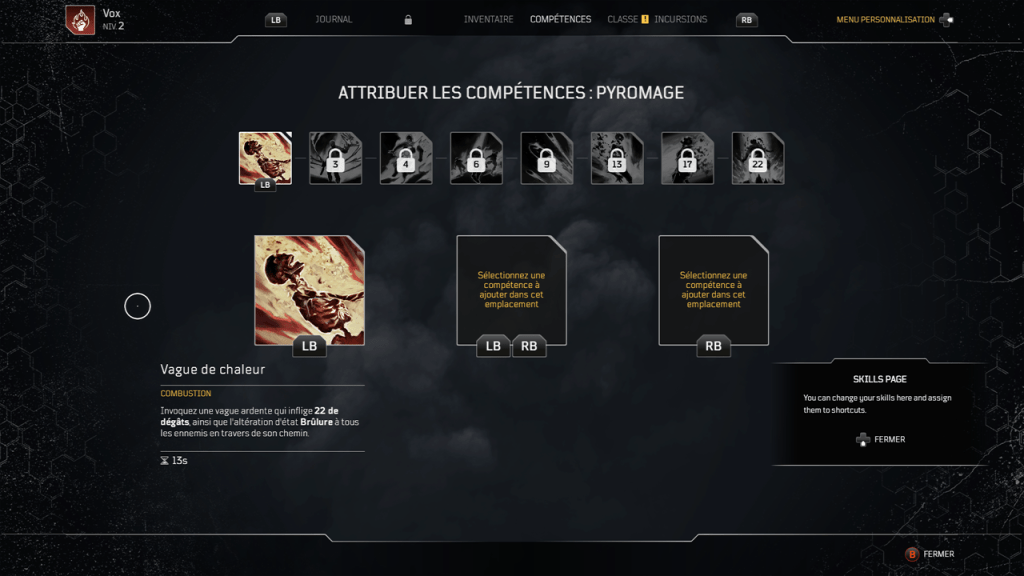Choose the empty LB+RB skill slot

pyautogui.click(x=511, y=290)
